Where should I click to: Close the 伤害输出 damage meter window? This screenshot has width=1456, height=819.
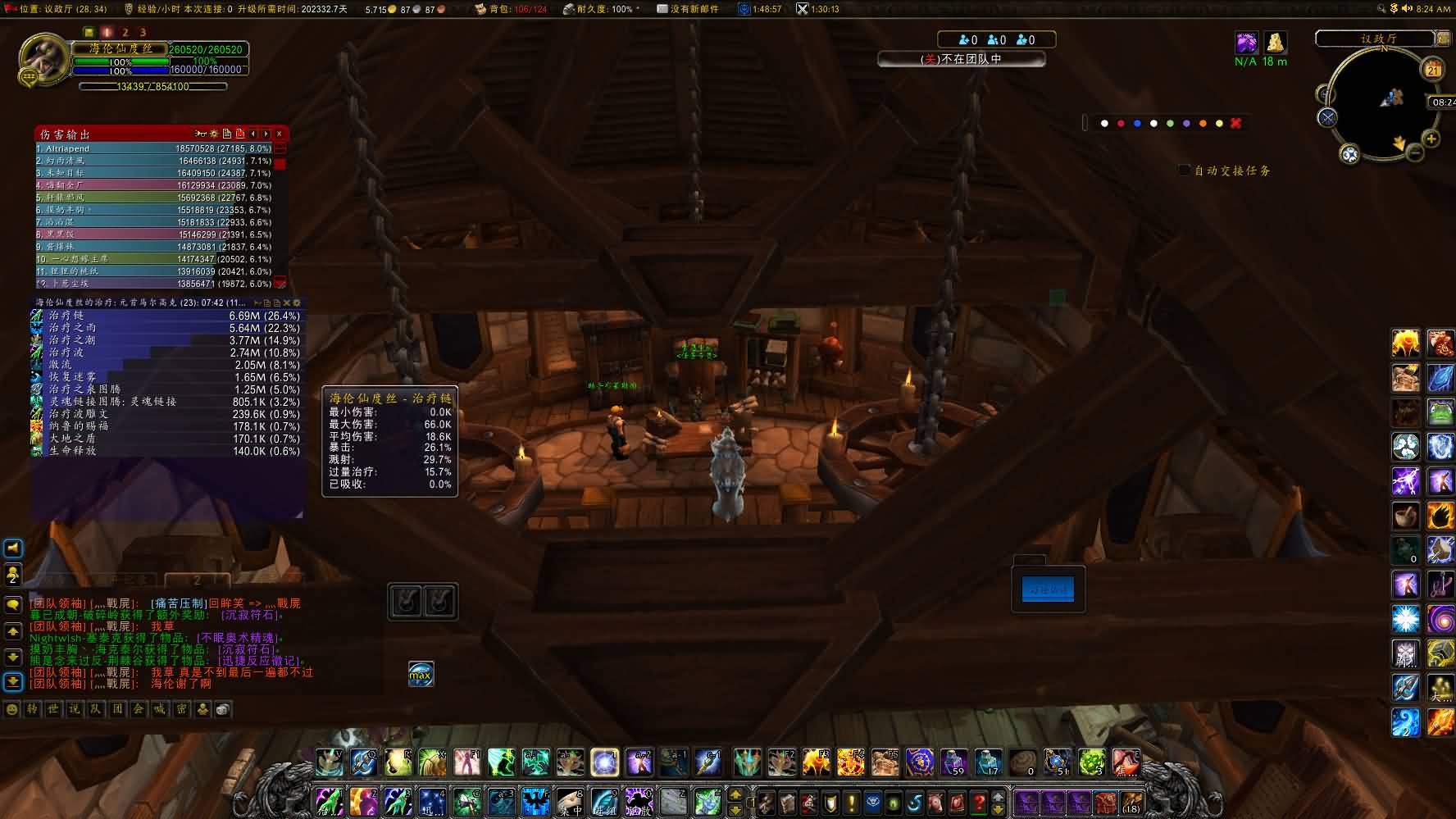tap(280, 134)
